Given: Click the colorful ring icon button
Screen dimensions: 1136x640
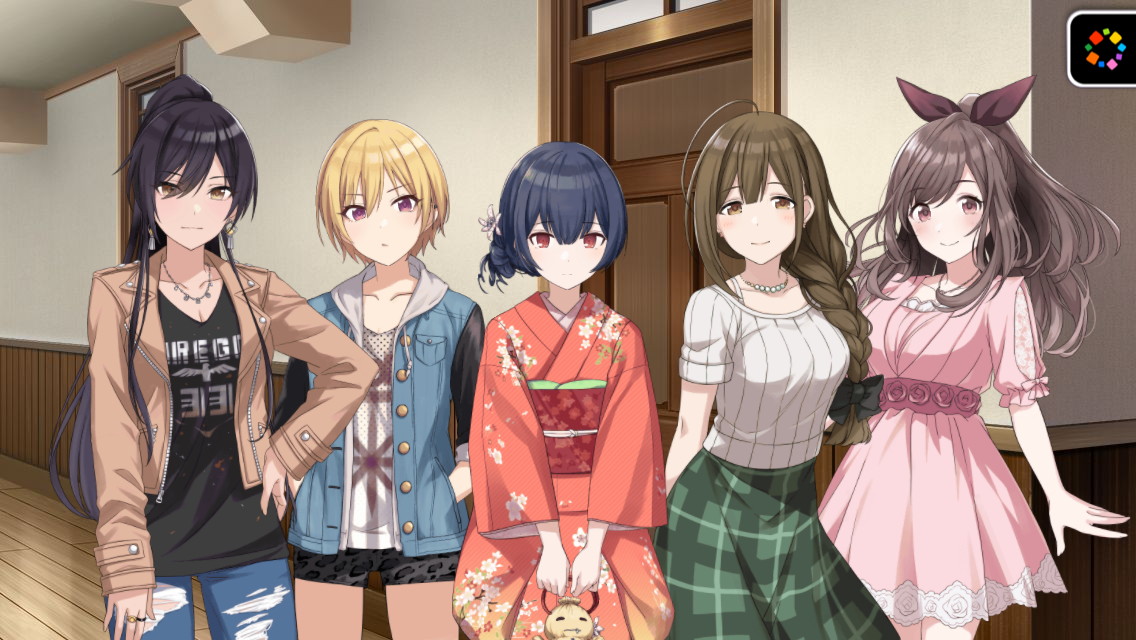Looking at the screenshot, I should point(1104,48).
